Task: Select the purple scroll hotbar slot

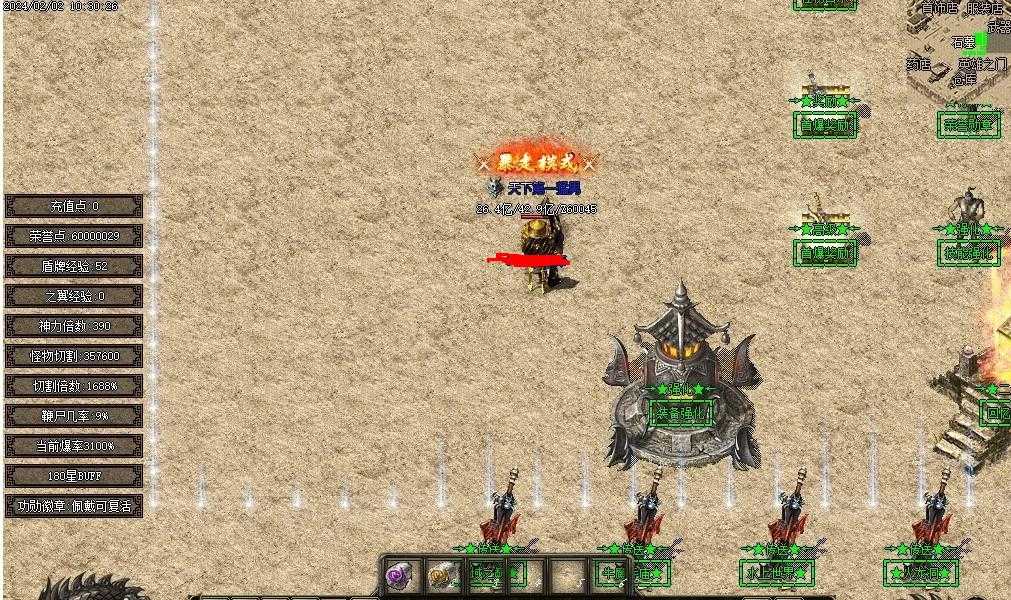Action: [400, 576]
